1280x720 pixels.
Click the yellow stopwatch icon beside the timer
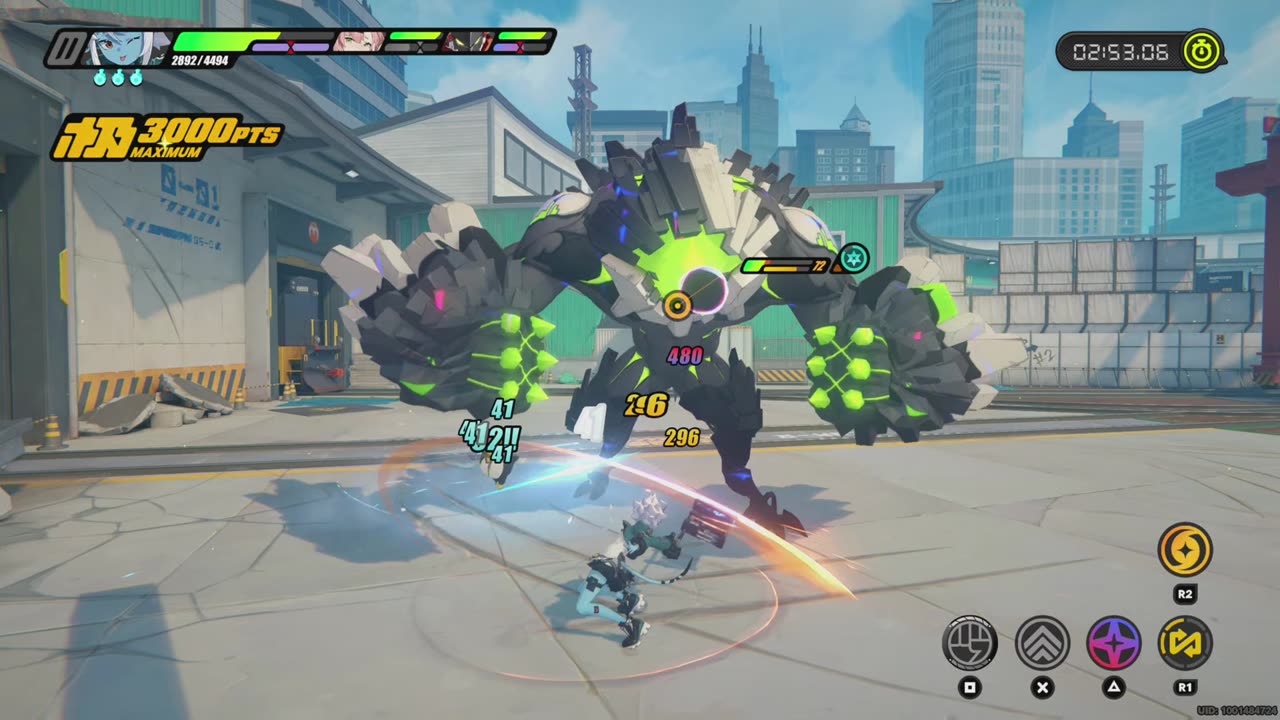click(x=1201, y=52)
